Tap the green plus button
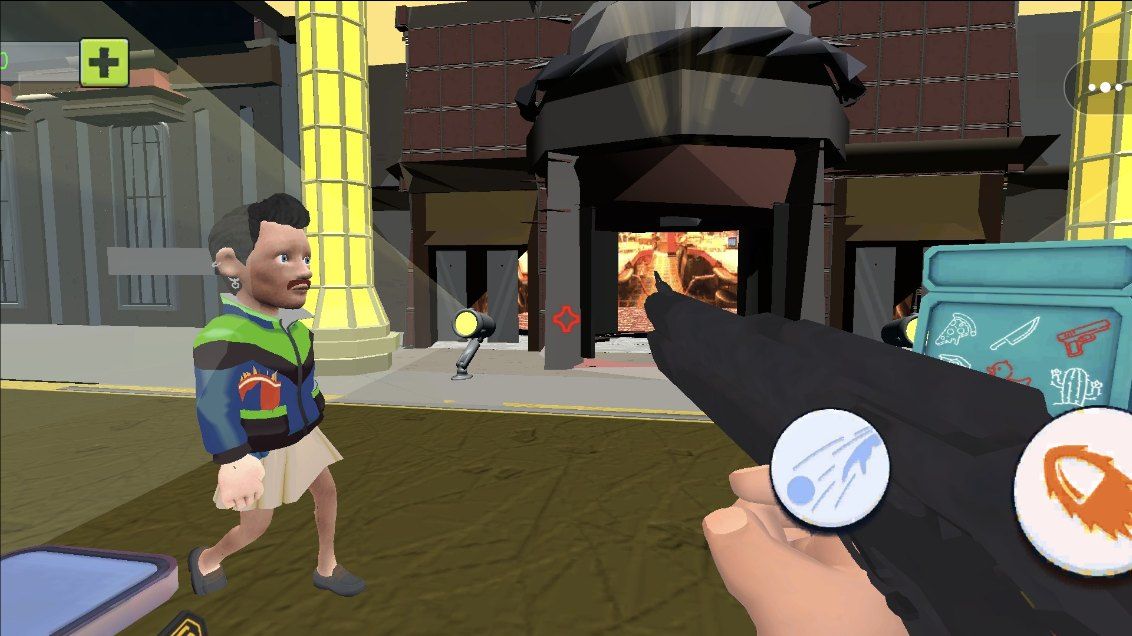This screenshot has width=1132, height=636. (x=104, y=62)
